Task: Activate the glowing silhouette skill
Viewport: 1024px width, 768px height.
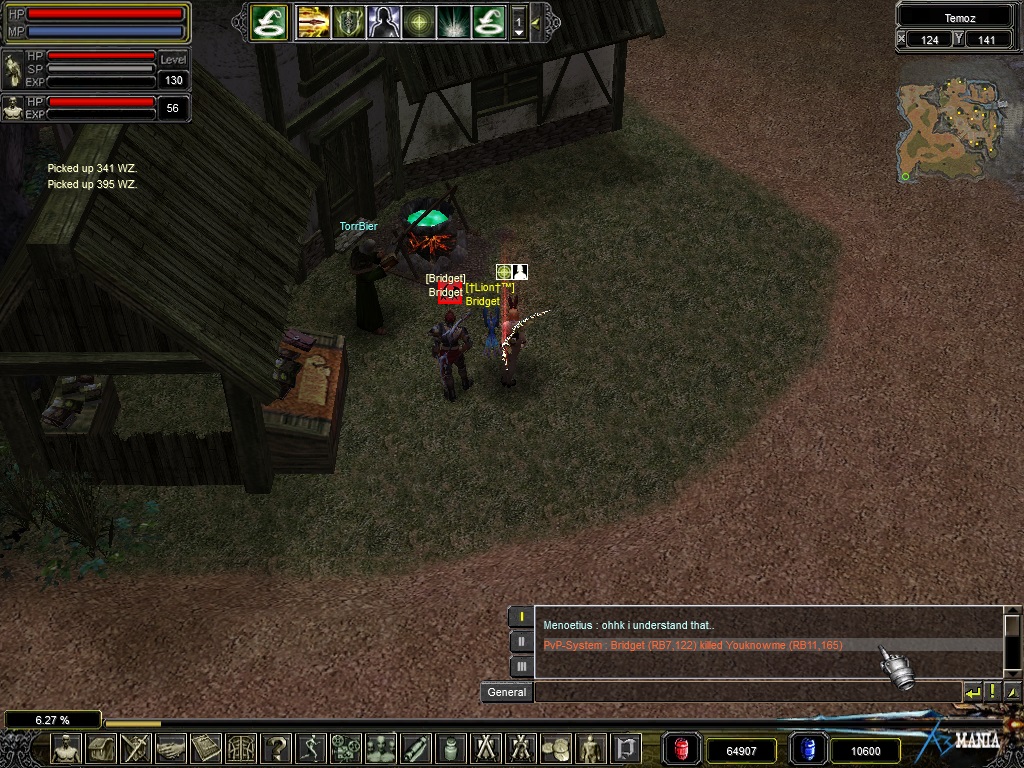Action: 384,21
